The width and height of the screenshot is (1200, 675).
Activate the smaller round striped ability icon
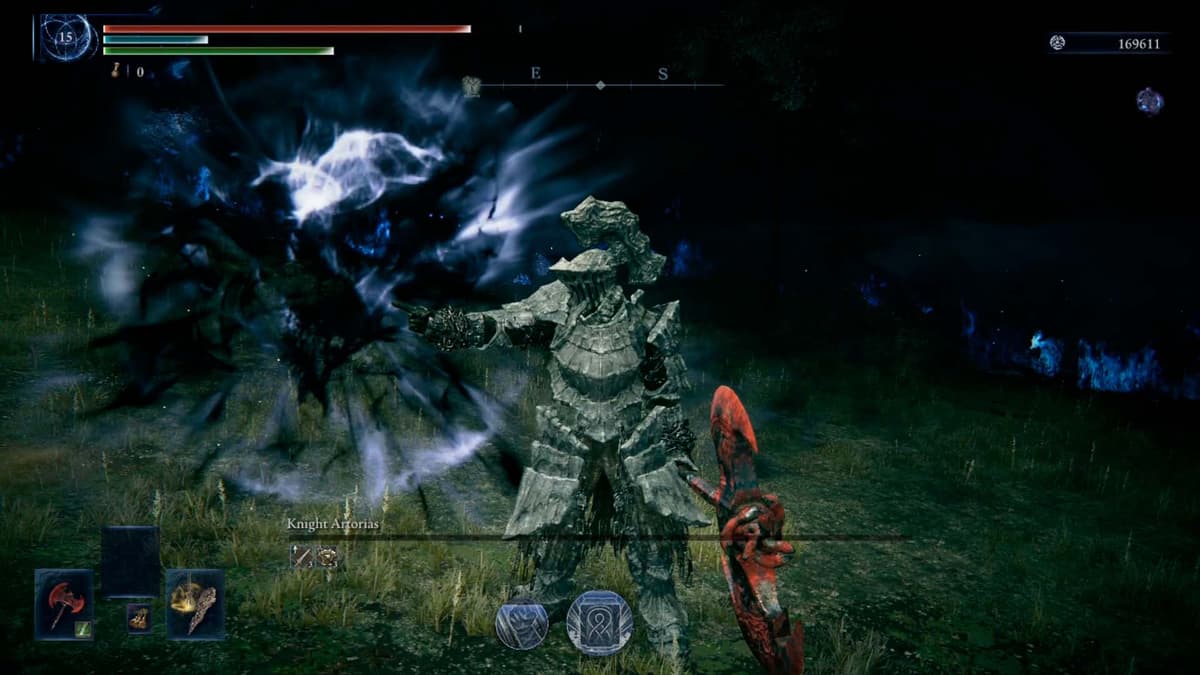click(522, 623)
